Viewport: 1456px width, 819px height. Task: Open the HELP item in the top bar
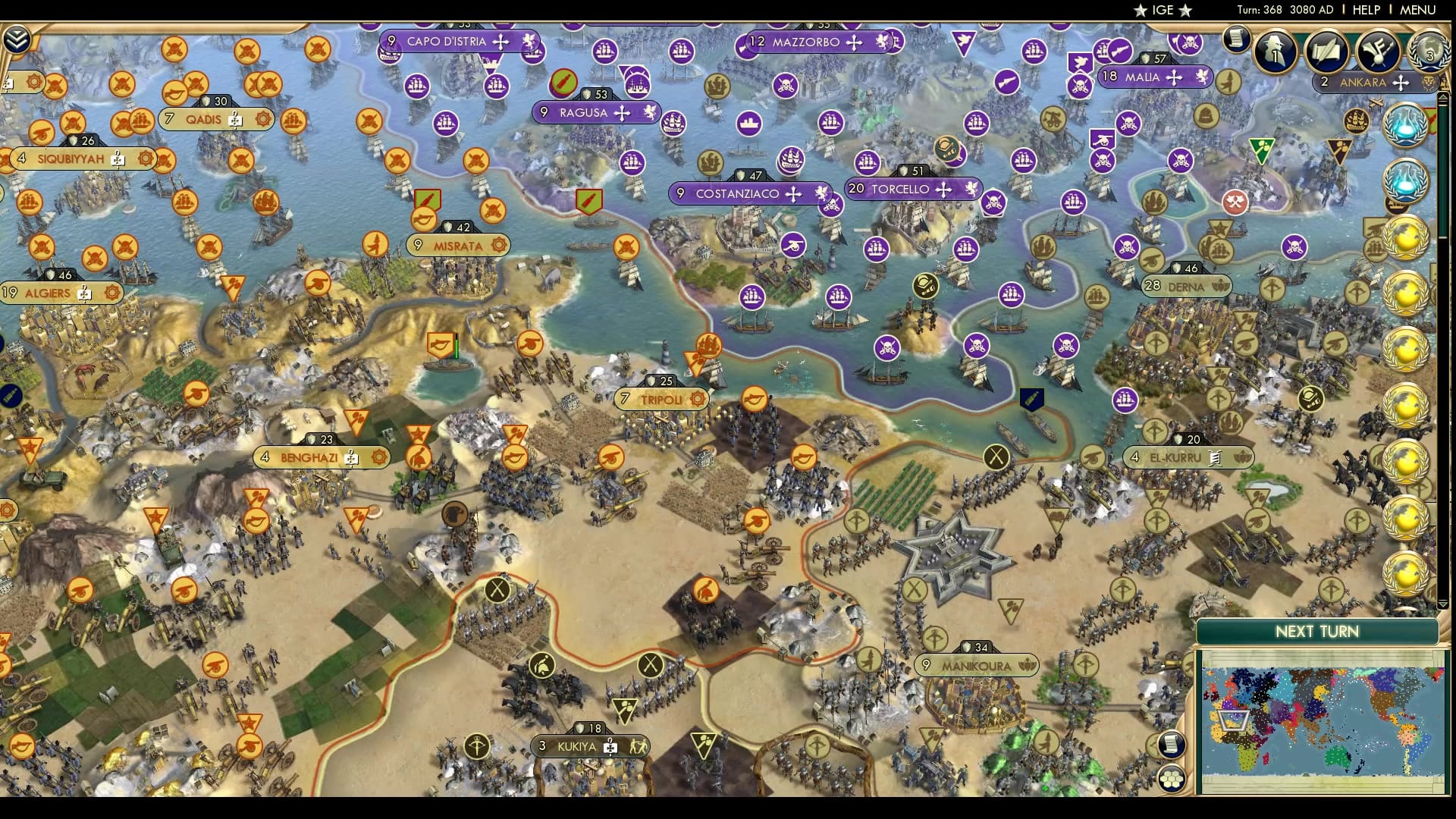(1366, 10)
